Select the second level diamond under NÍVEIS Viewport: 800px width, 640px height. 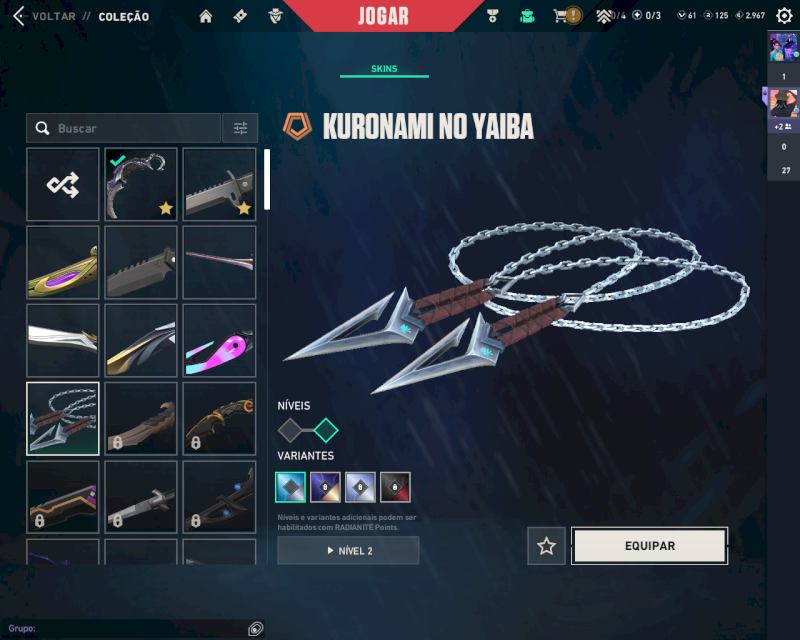[326, 431]
